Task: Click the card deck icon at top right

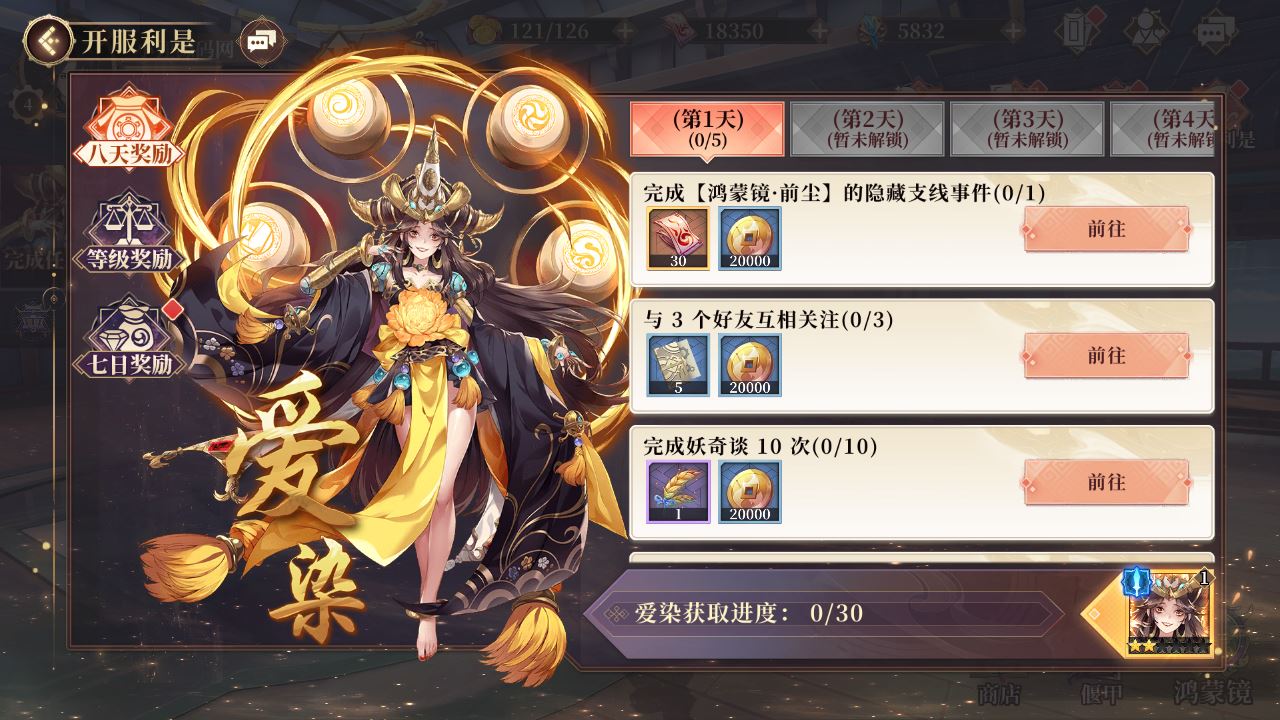Action: tap(1074, 30)
